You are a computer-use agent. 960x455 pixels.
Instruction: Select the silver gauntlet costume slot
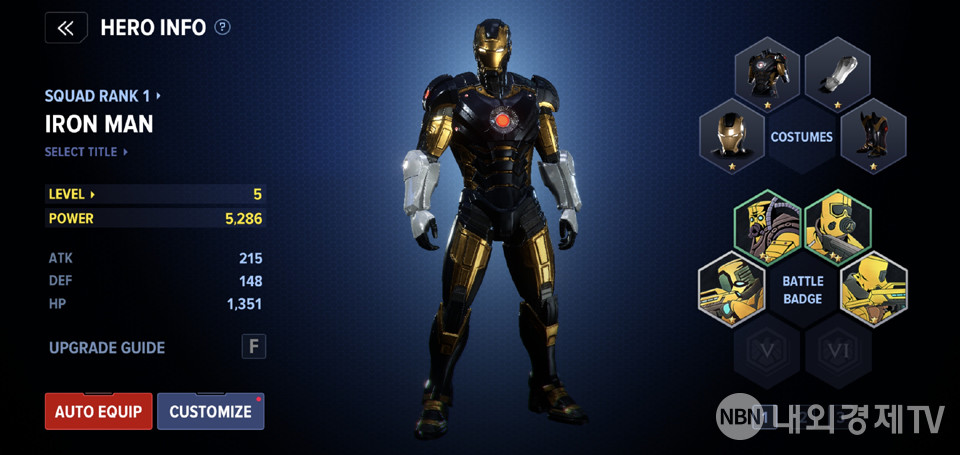pos(838,73)
